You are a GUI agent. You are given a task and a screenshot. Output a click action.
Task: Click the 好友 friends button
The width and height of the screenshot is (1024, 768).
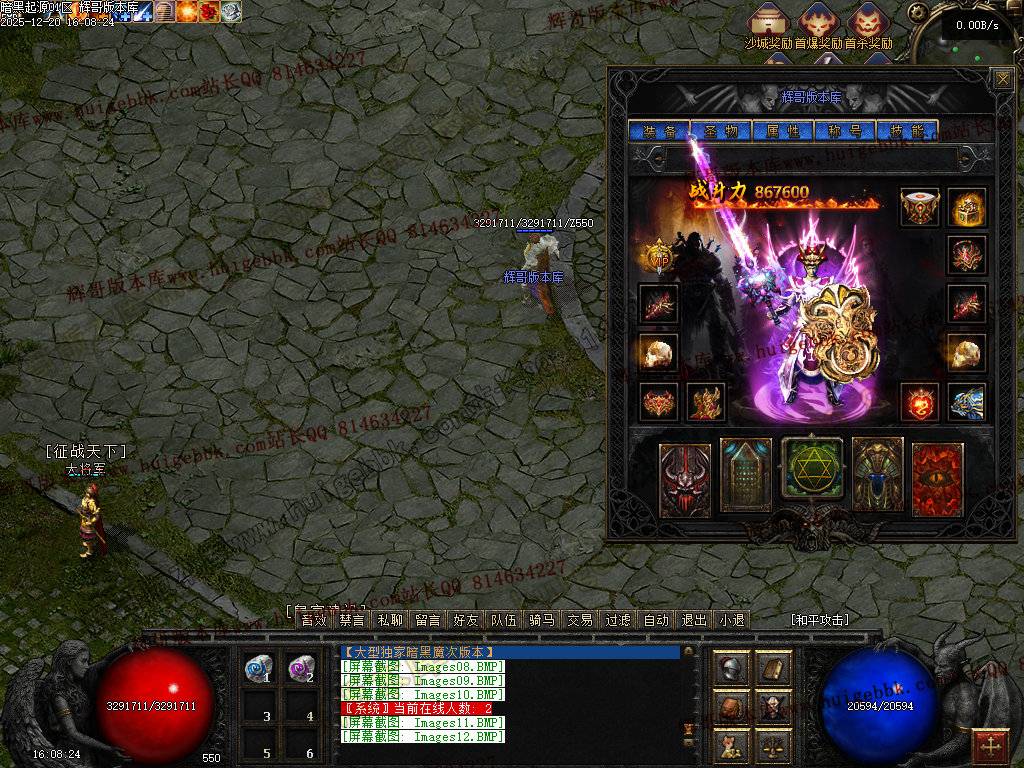point(465,620)
